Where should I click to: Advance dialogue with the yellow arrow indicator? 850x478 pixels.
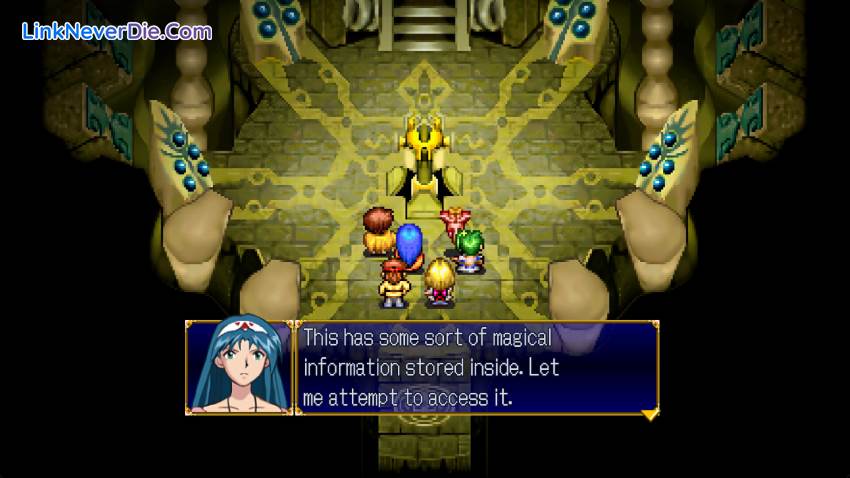point(648,412)
